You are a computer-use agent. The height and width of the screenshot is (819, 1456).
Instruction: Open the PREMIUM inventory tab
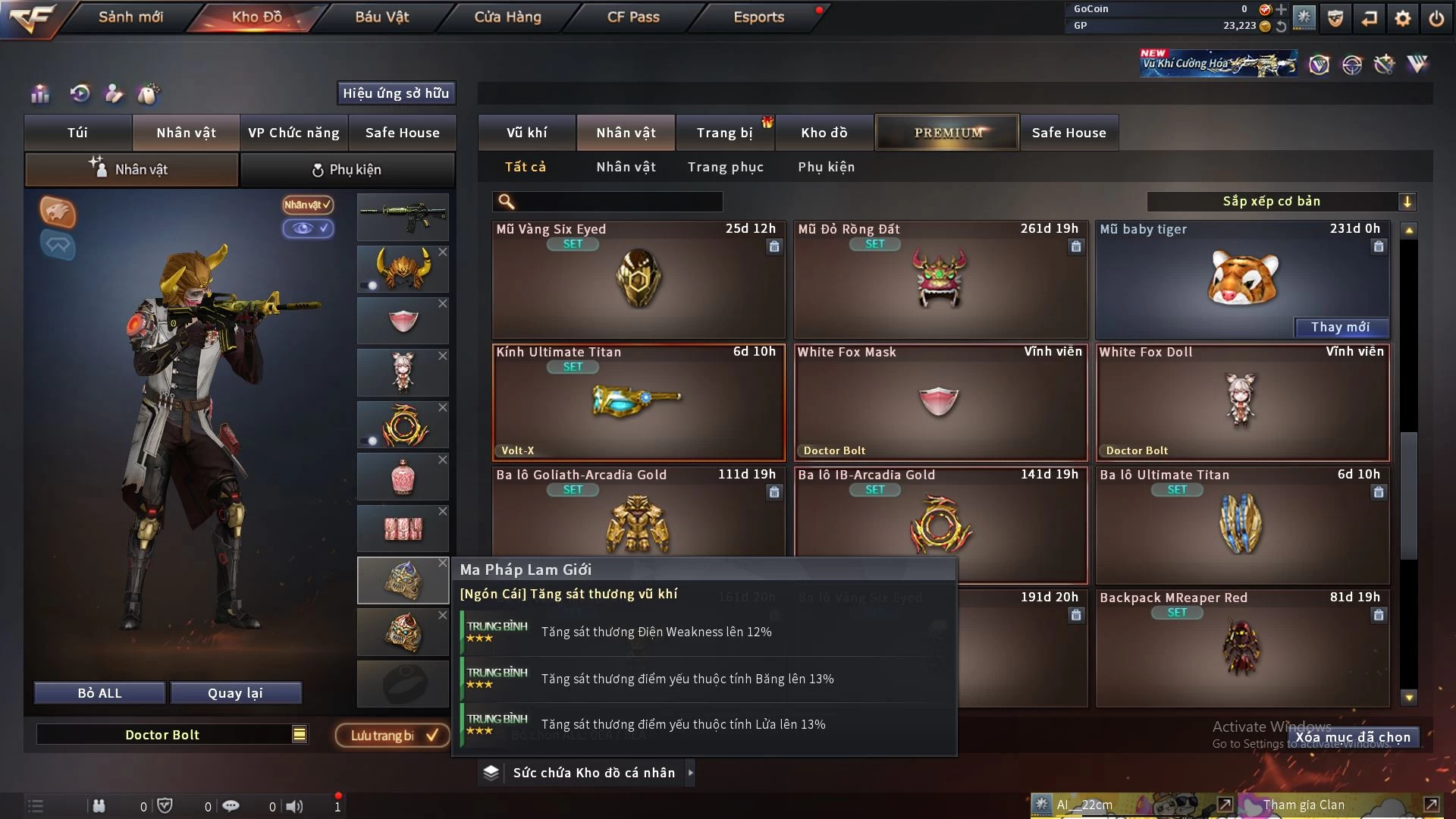[x=947, y=133]
